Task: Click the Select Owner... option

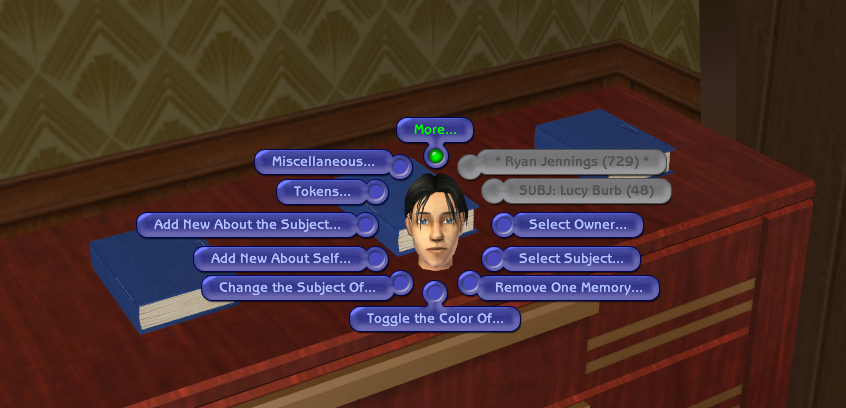Action: (577, 224)
